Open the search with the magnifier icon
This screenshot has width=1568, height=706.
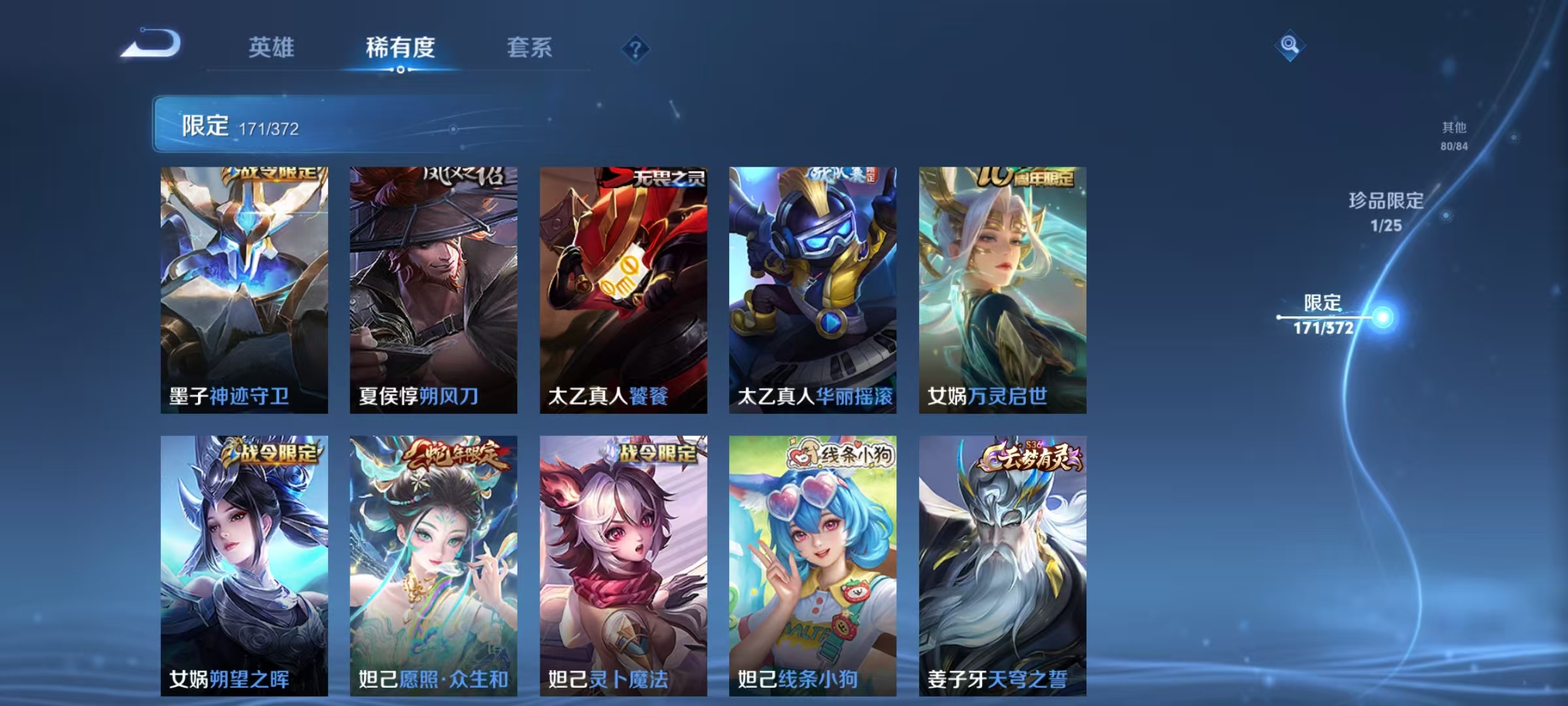pos(1290,44)
